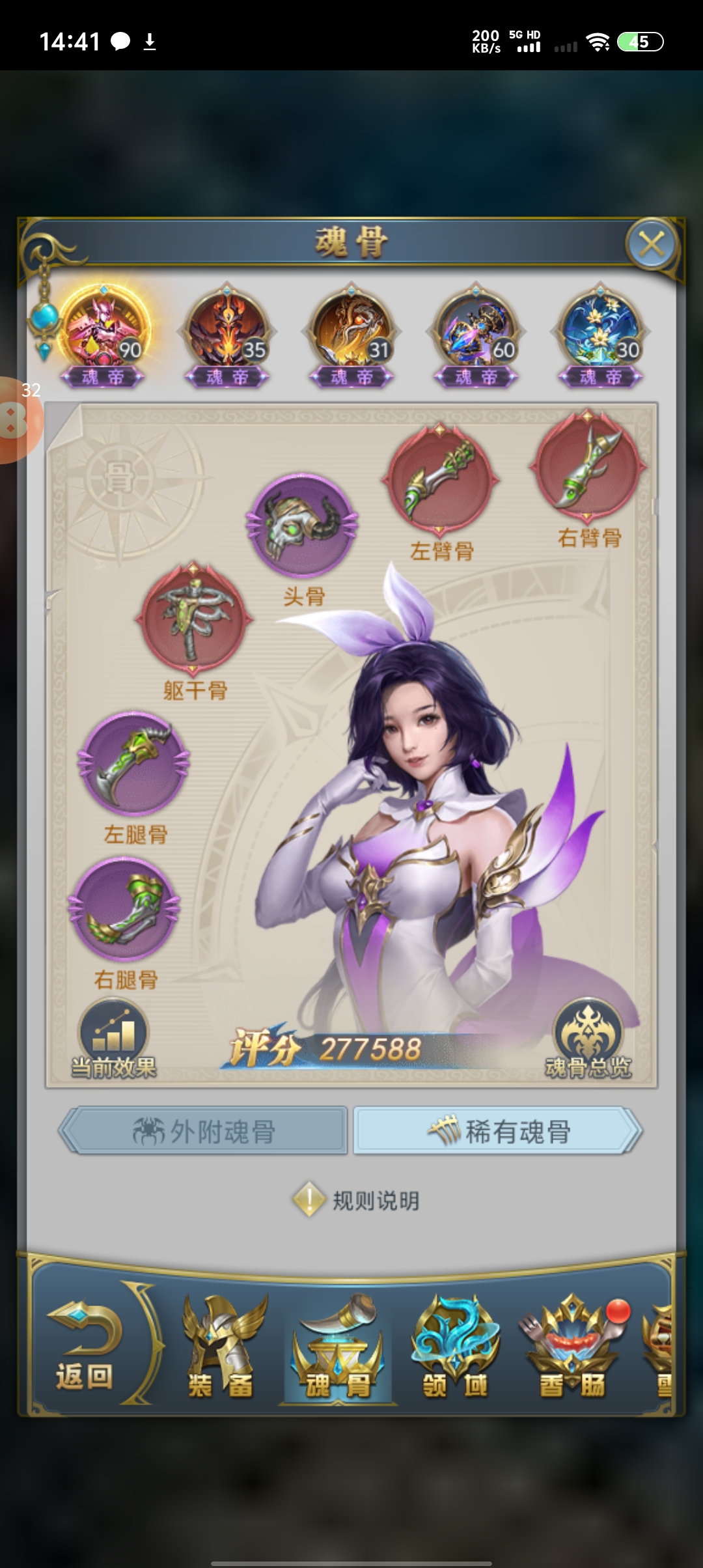
Task: Tap the 返回 back button
Action: point(85,1348)
